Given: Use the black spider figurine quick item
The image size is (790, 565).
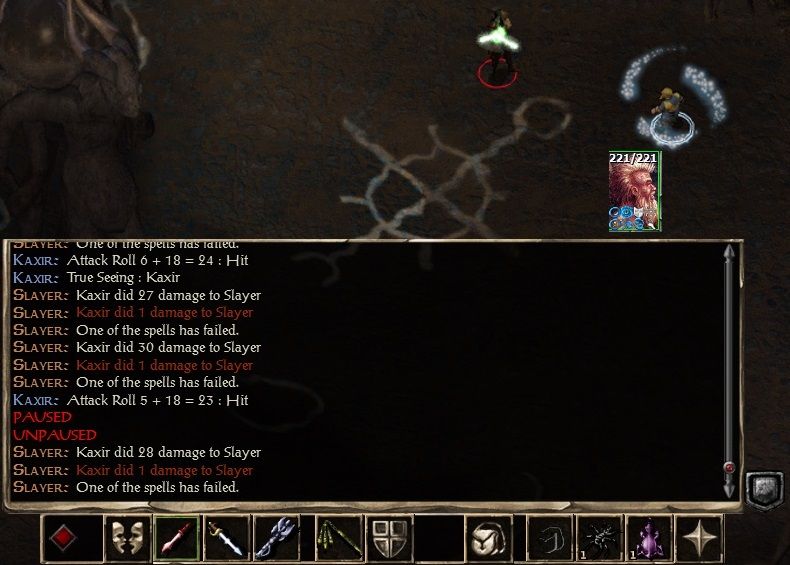Looking at the screenshot, I should [600, 538].
